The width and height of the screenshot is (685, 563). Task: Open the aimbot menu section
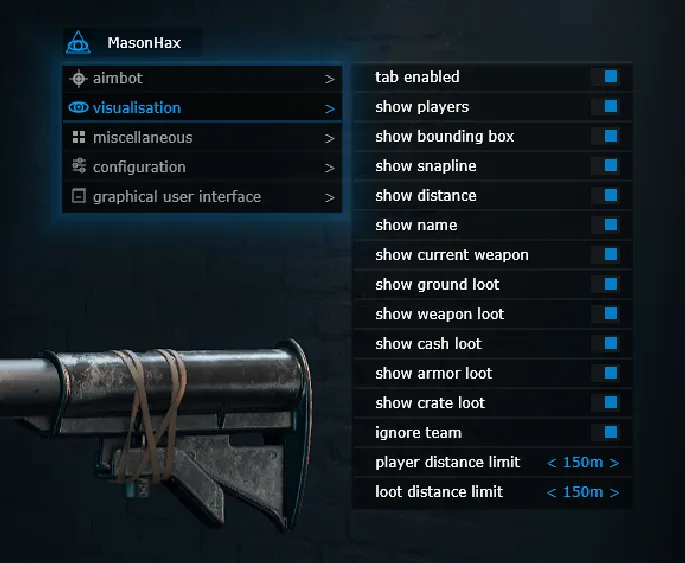[200, 78]
